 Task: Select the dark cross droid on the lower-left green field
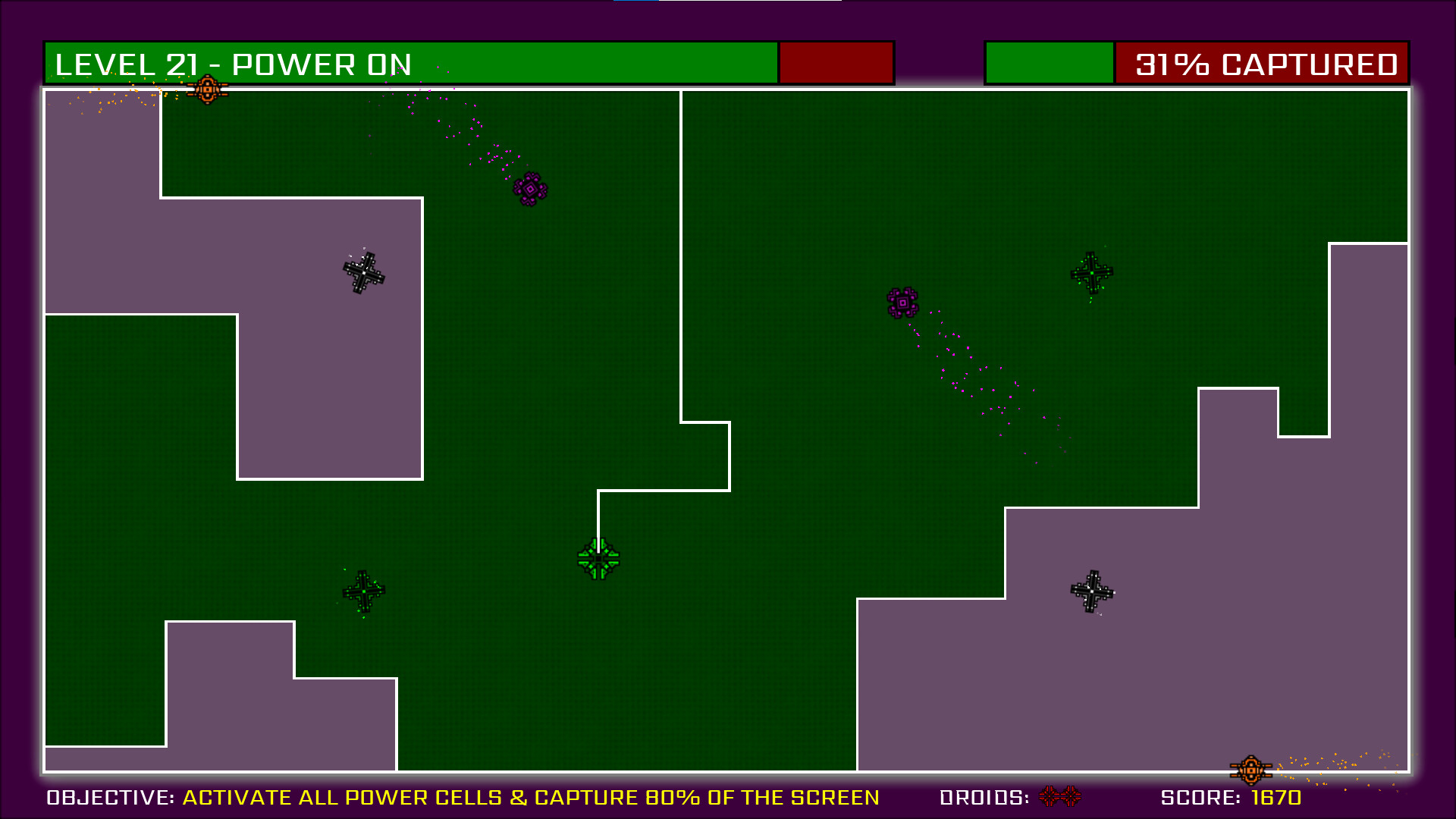tap(364, 591)
